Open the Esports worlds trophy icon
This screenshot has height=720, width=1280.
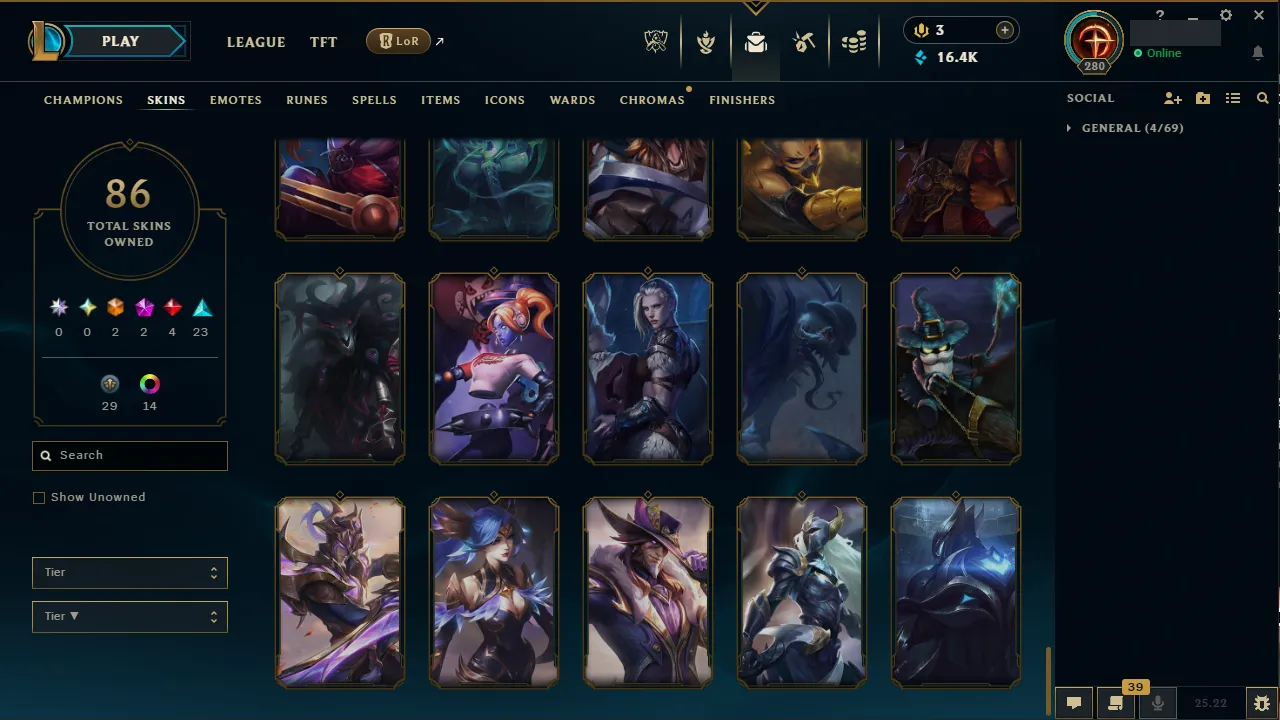pos(656,41)
